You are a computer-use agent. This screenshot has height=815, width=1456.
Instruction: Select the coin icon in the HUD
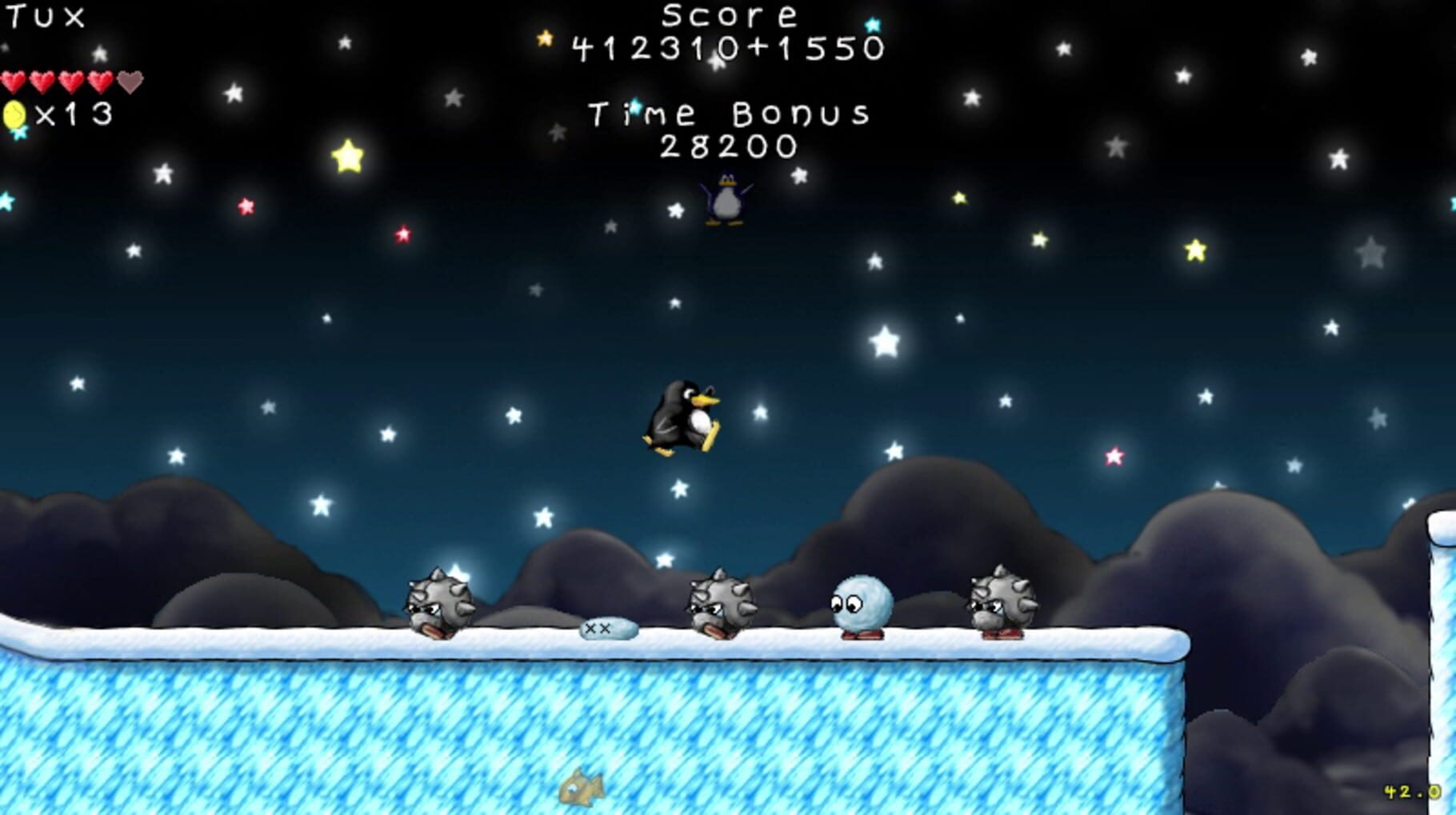pos(14,115)
